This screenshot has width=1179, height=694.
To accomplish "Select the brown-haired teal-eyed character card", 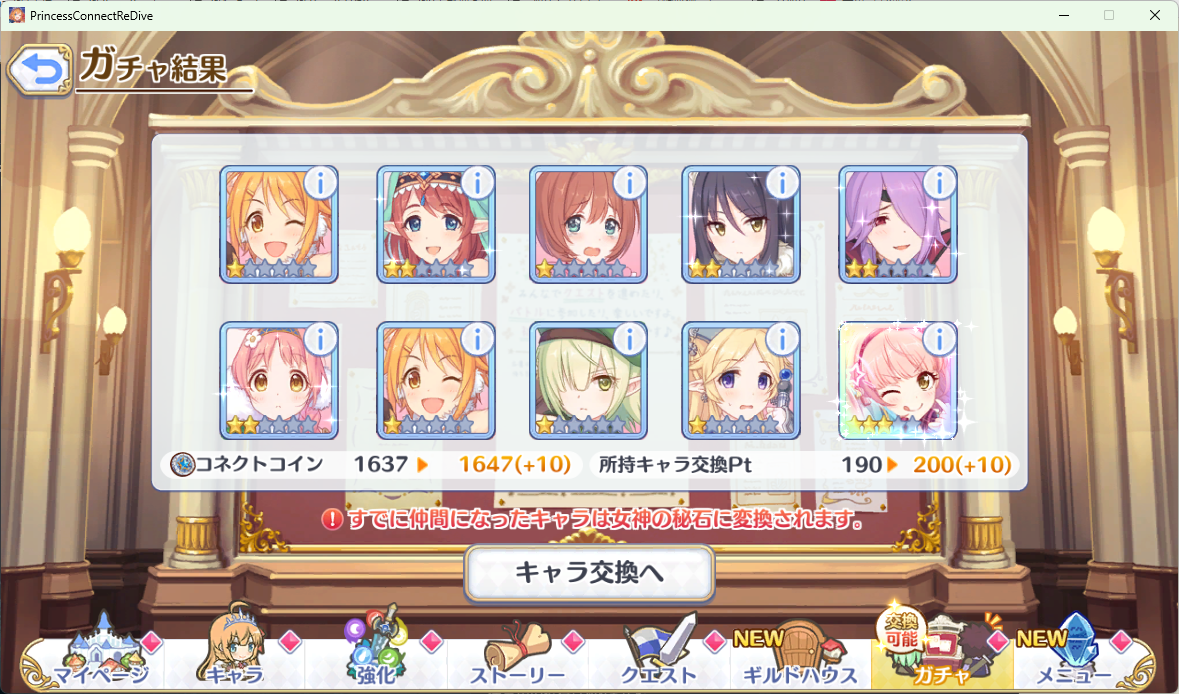I will point(587,226).
